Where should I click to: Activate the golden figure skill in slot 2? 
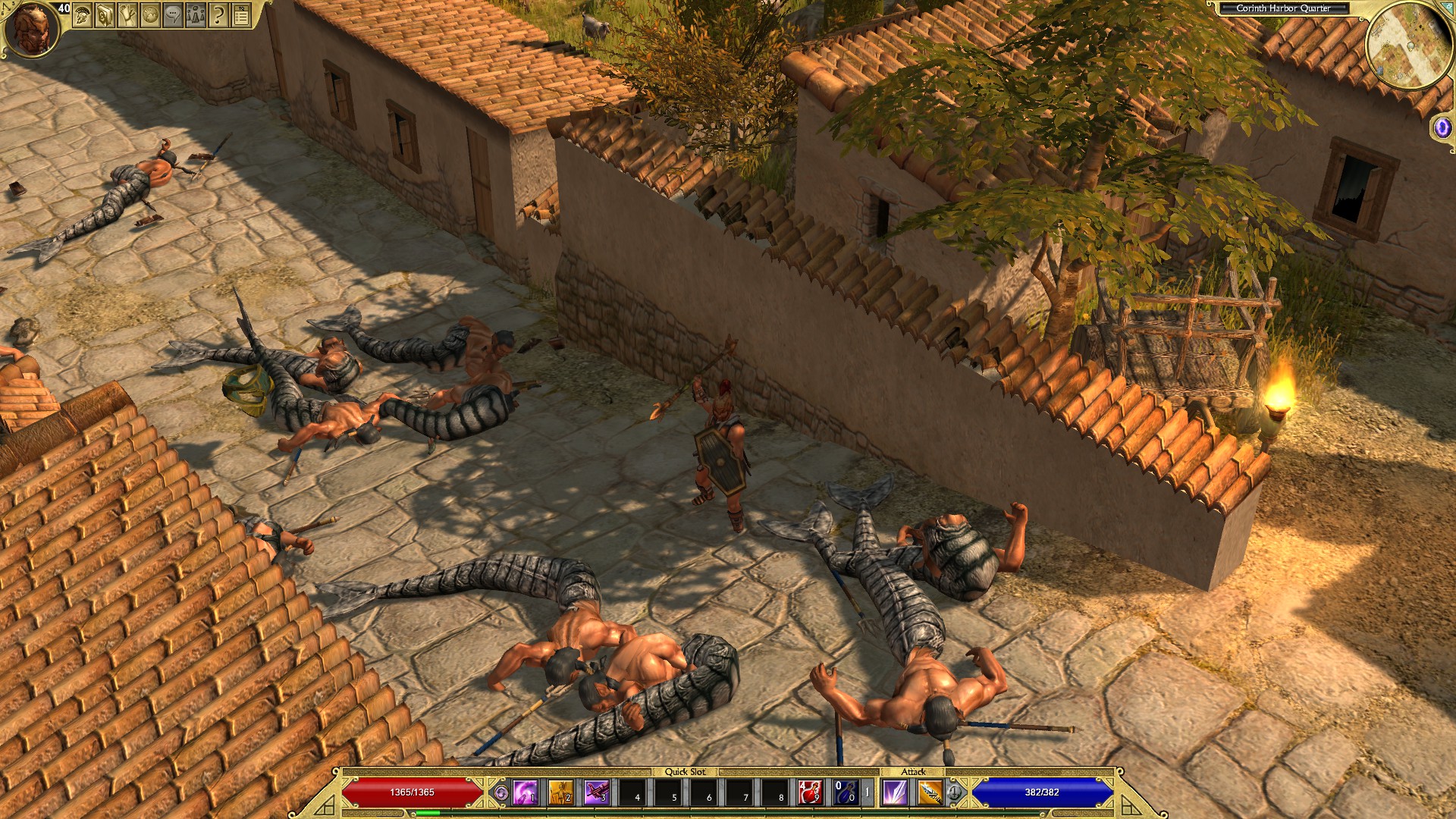[x=561, y=792]
